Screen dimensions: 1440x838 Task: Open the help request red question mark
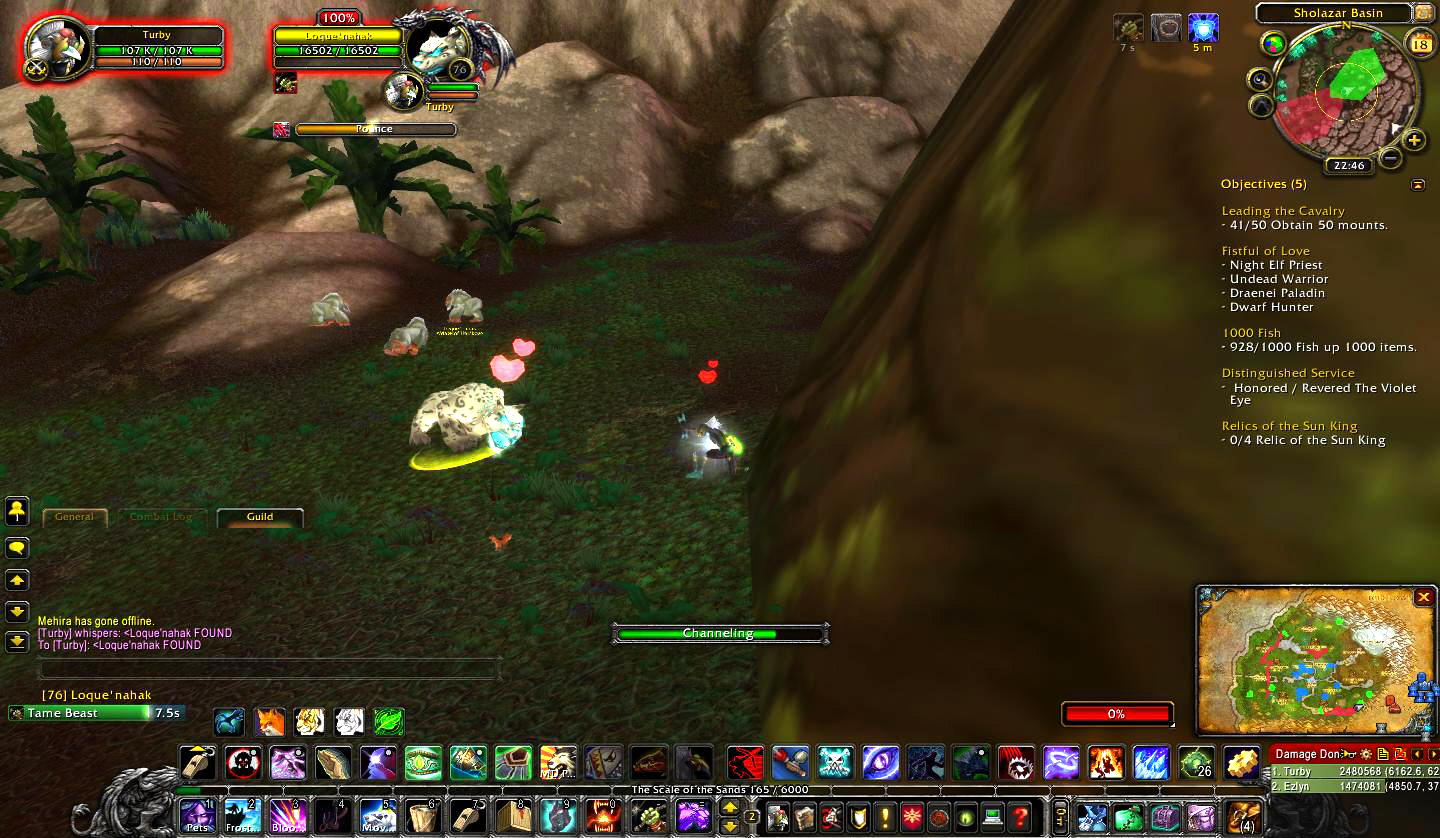(1019, 817)
